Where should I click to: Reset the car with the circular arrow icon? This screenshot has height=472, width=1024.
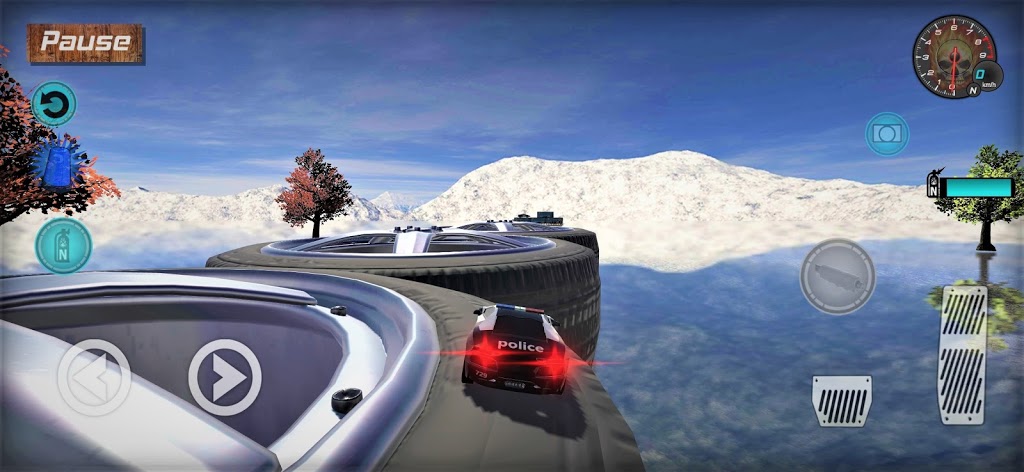point(54,104)
